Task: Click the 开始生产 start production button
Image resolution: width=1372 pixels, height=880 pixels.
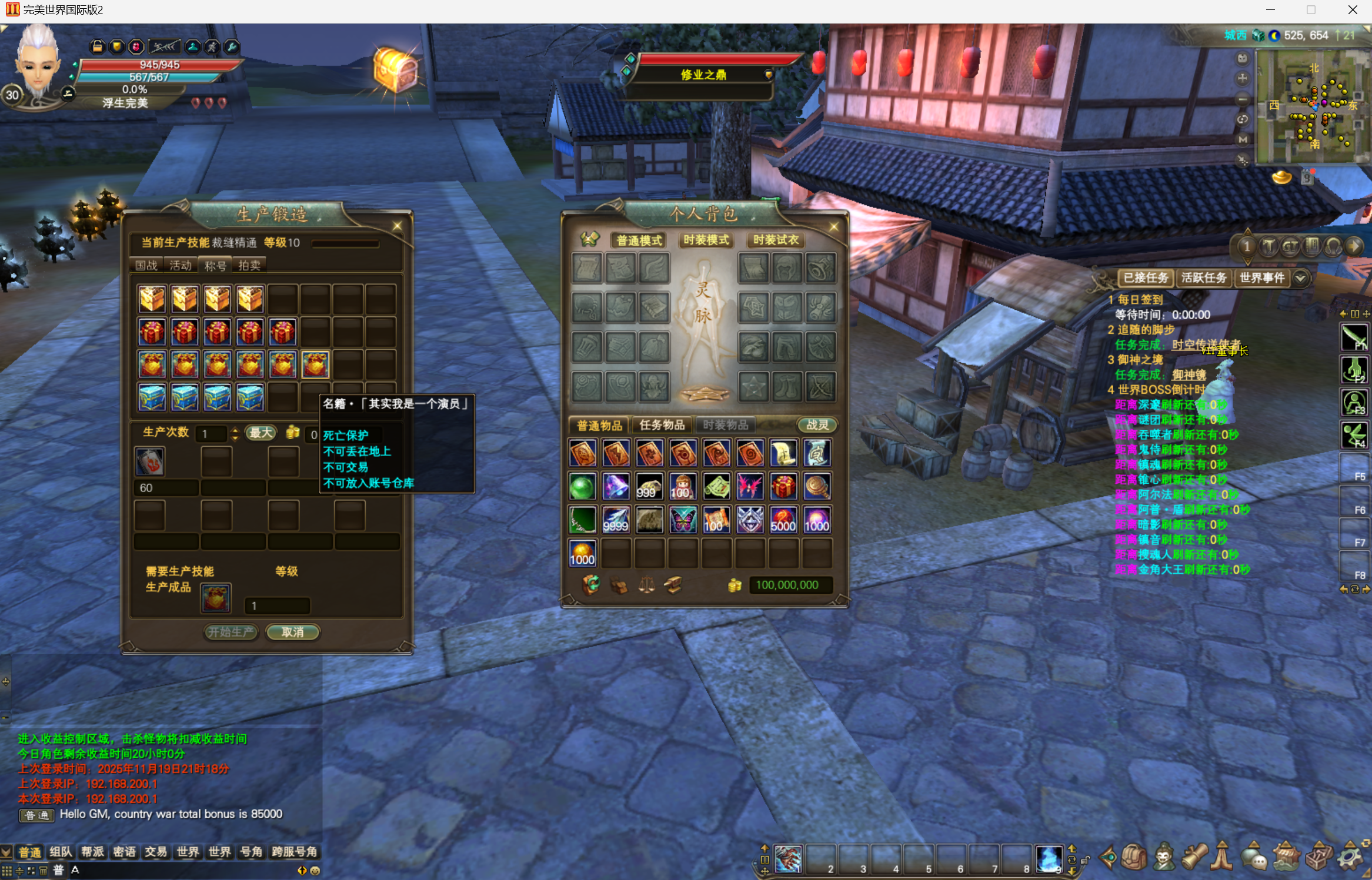Action: point(231,632)
